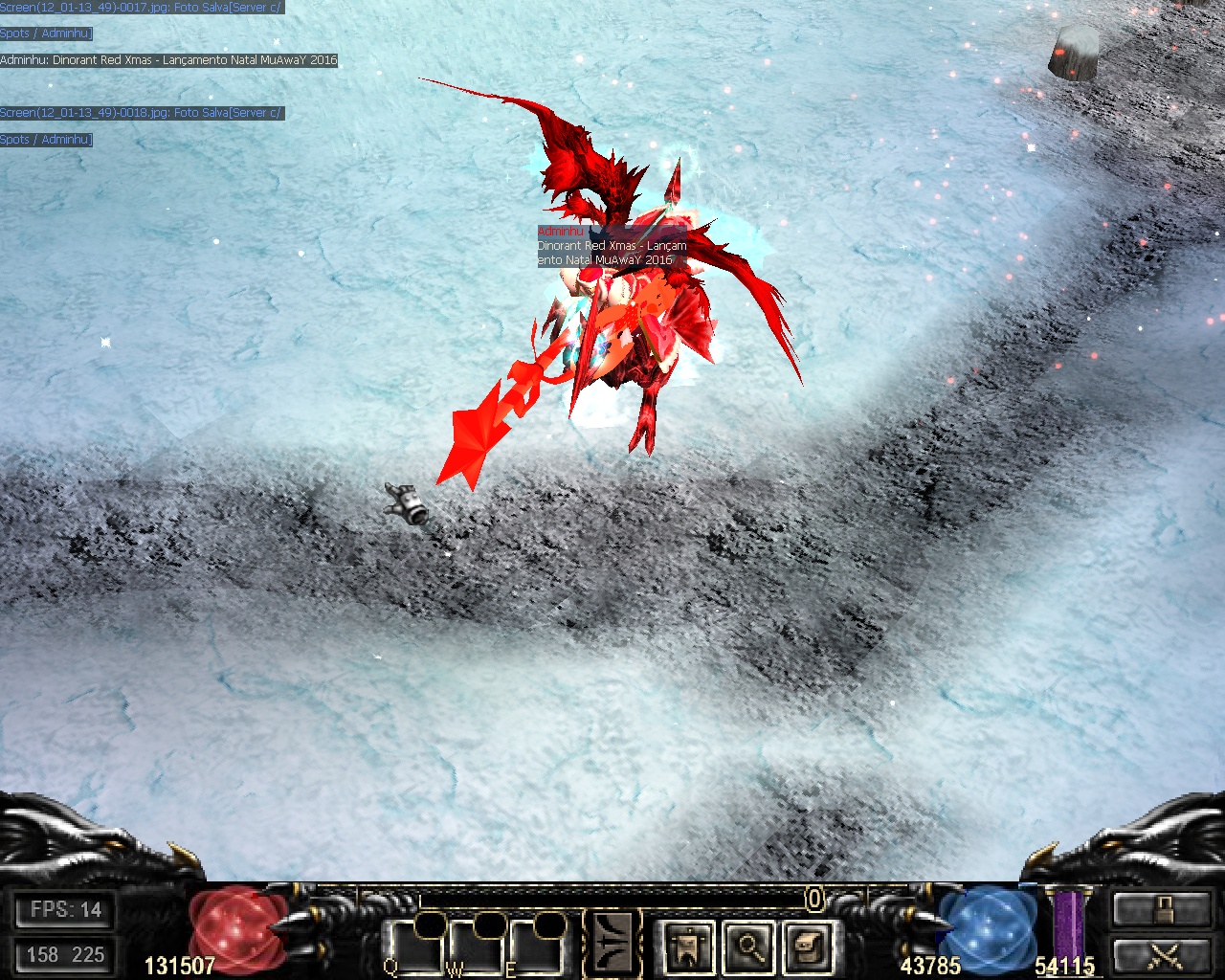Open the character banner button
The image size is (1225, 980).
pyautogui.click(x=687, y=947)
